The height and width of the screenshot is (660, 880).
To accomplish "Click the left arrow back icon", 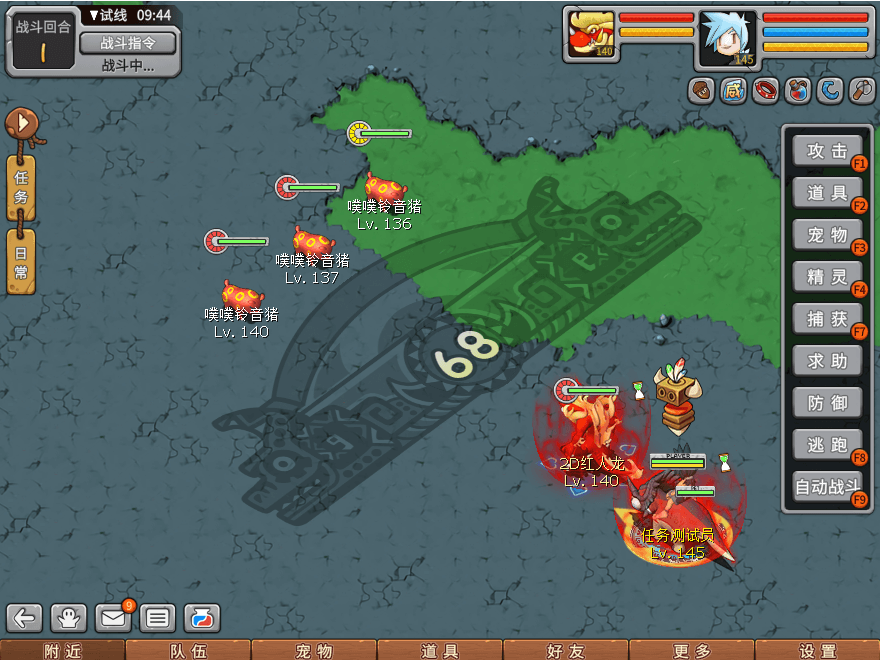I will pyautogui.click(x=25, y=618).
